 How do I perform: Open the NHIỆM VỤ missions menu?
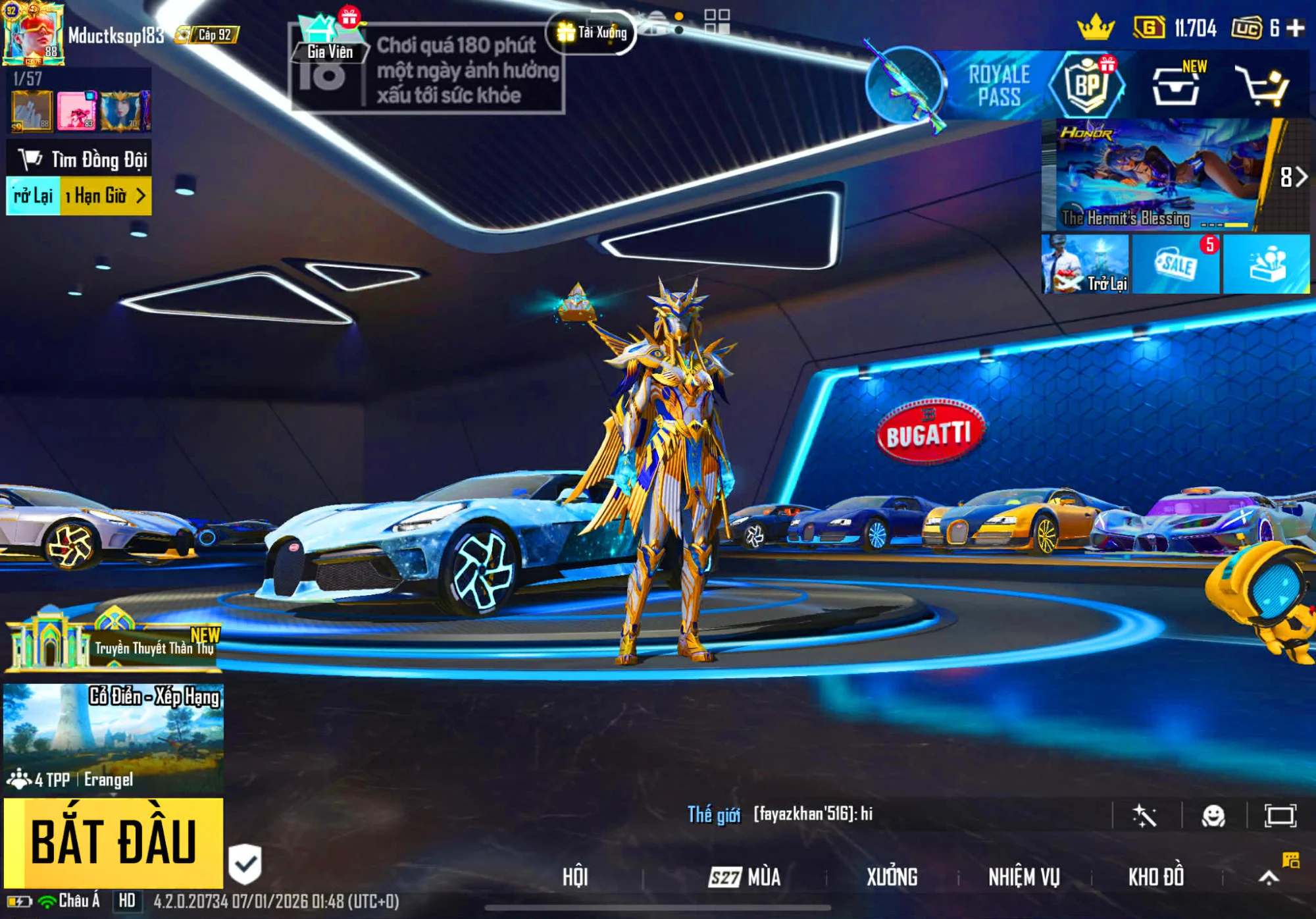point(1024,877)
